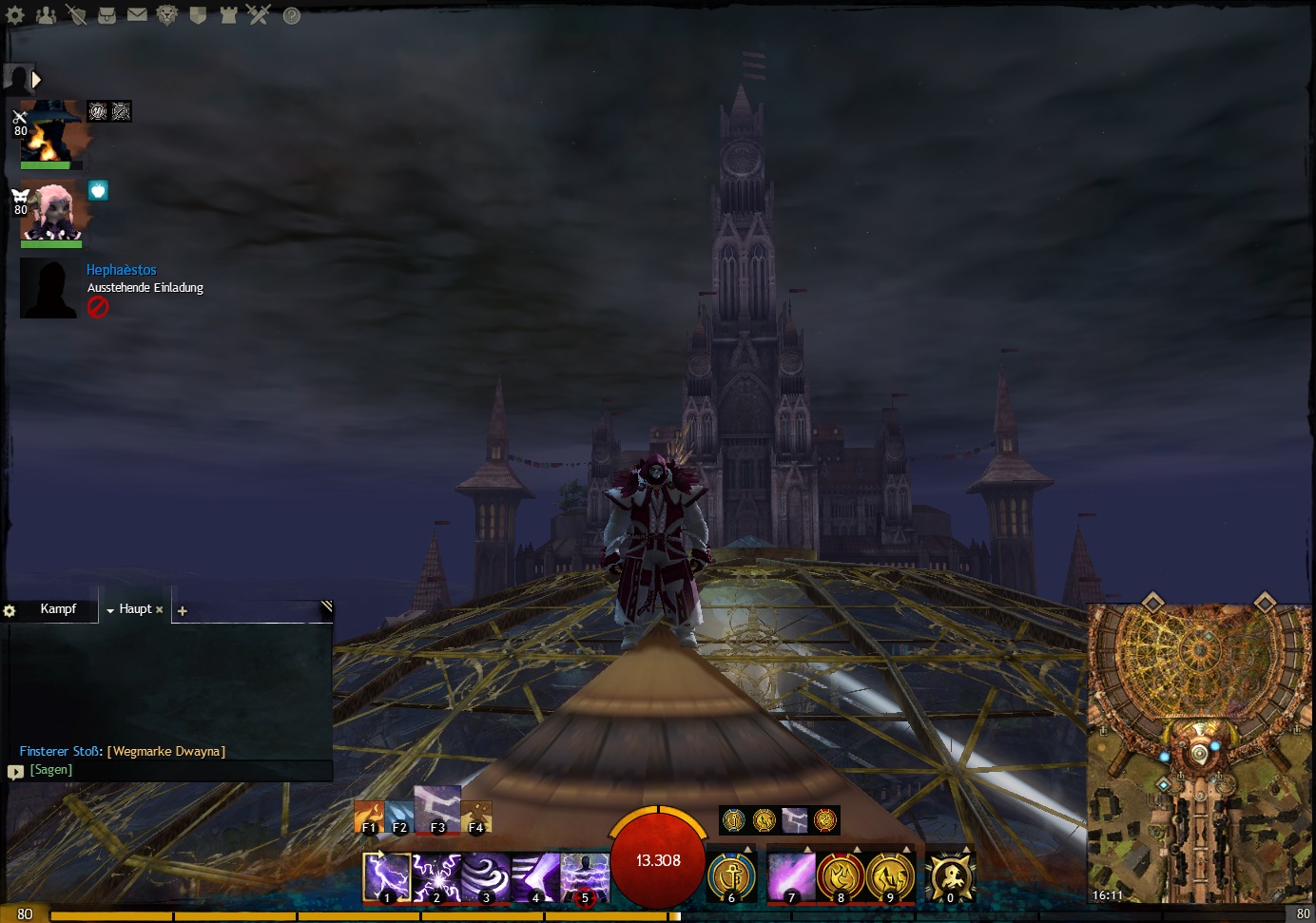Viewport: 1316px width, 923px height.
Task: Click the Hephaèstos pending invitation entry
Action: click(x=121, y=270)
